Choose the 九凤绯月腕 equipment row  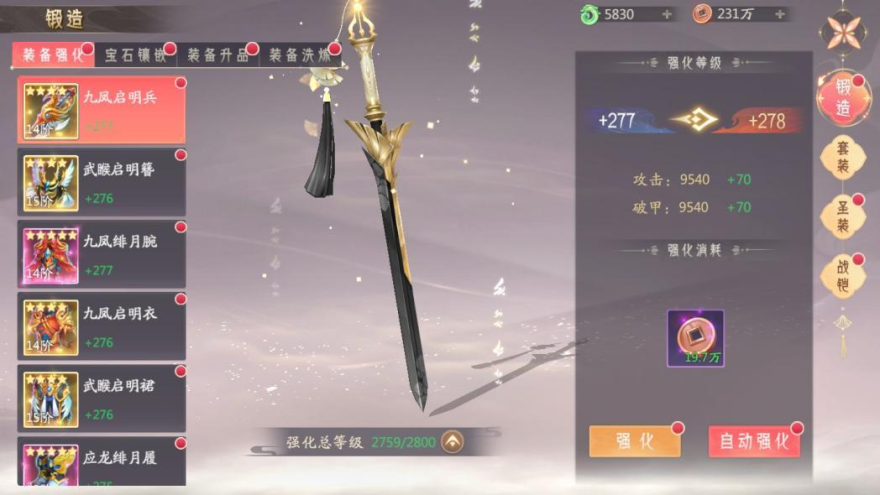[102, 254]
